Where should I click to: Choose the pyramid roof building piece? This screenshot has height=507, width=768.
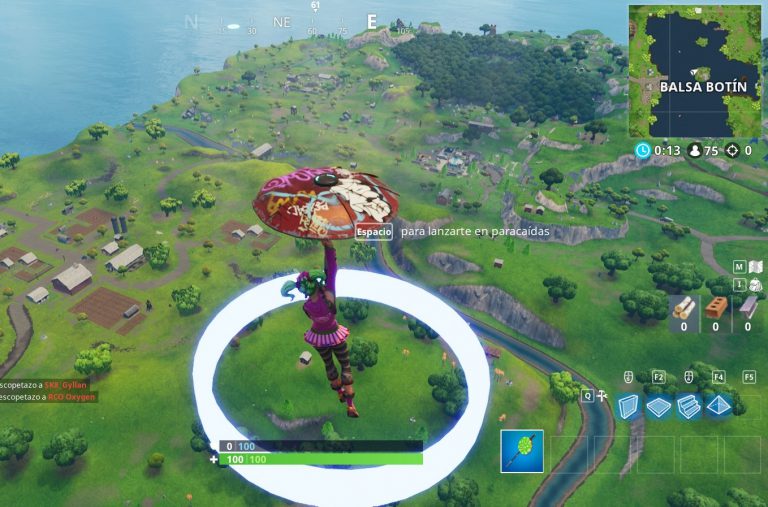[718, 406]
